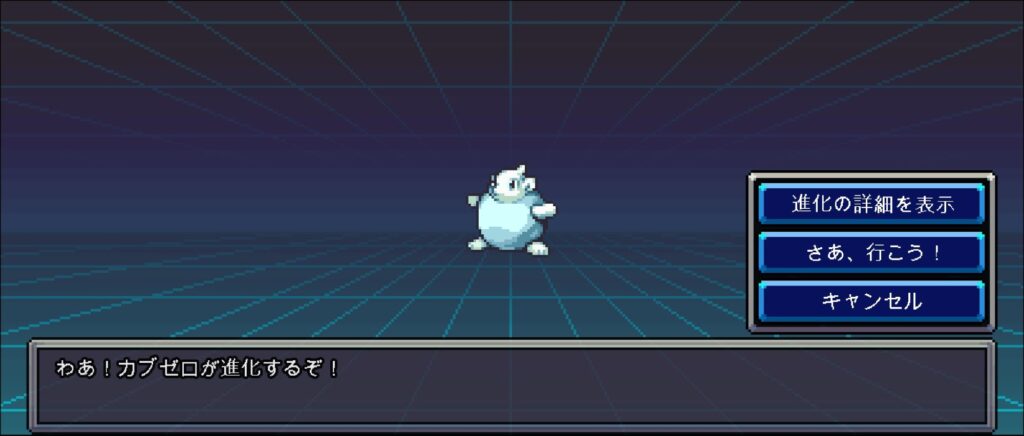Viewport: 1024px width, 436px height.
Task: Show evolution details with 進化の詳細を表示
Action: (871, 204)
